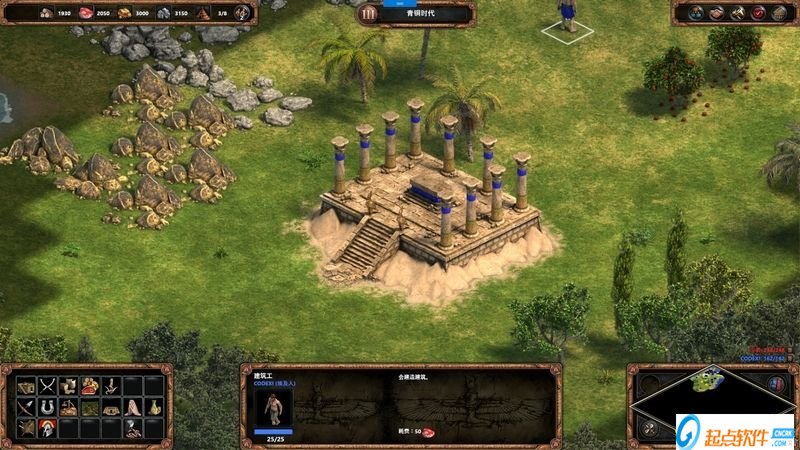Click the builder unit portrait
This screenshot has height=450, width=800.
tap(273, 405)
